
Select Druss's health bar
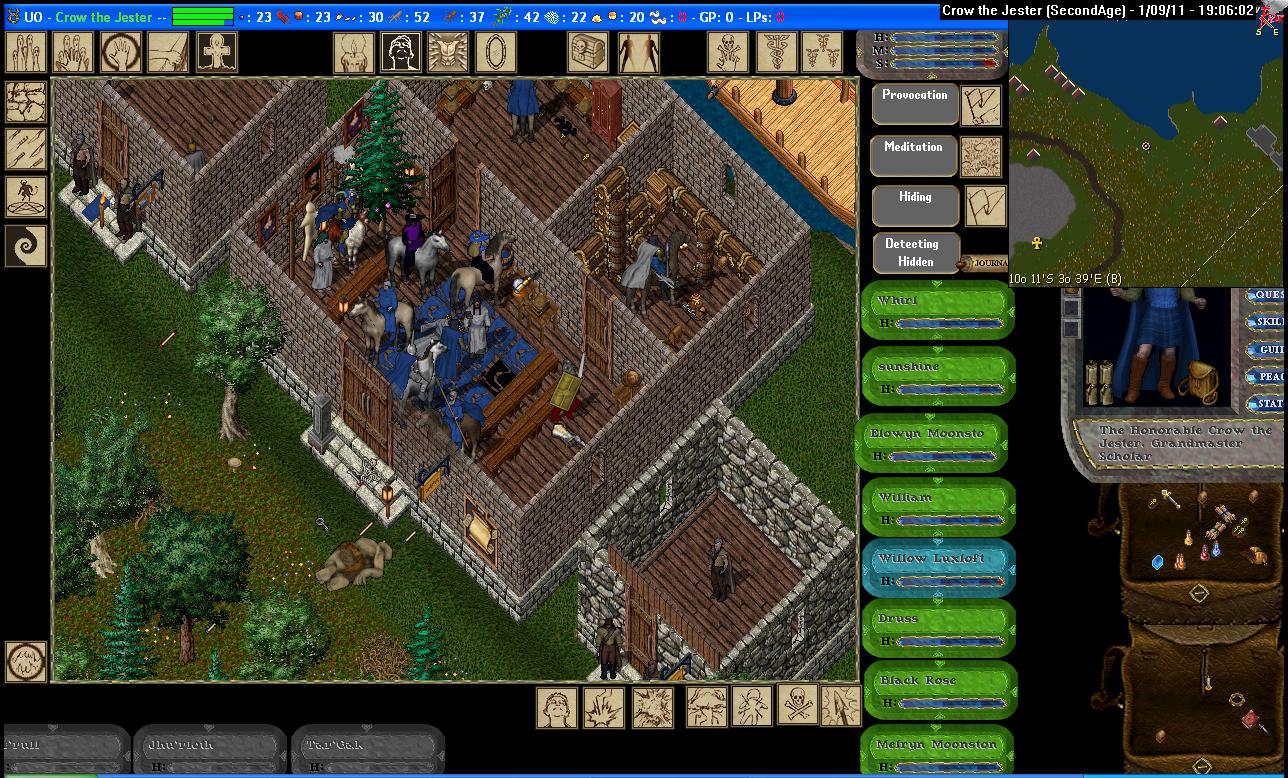(x=938, y=629)
